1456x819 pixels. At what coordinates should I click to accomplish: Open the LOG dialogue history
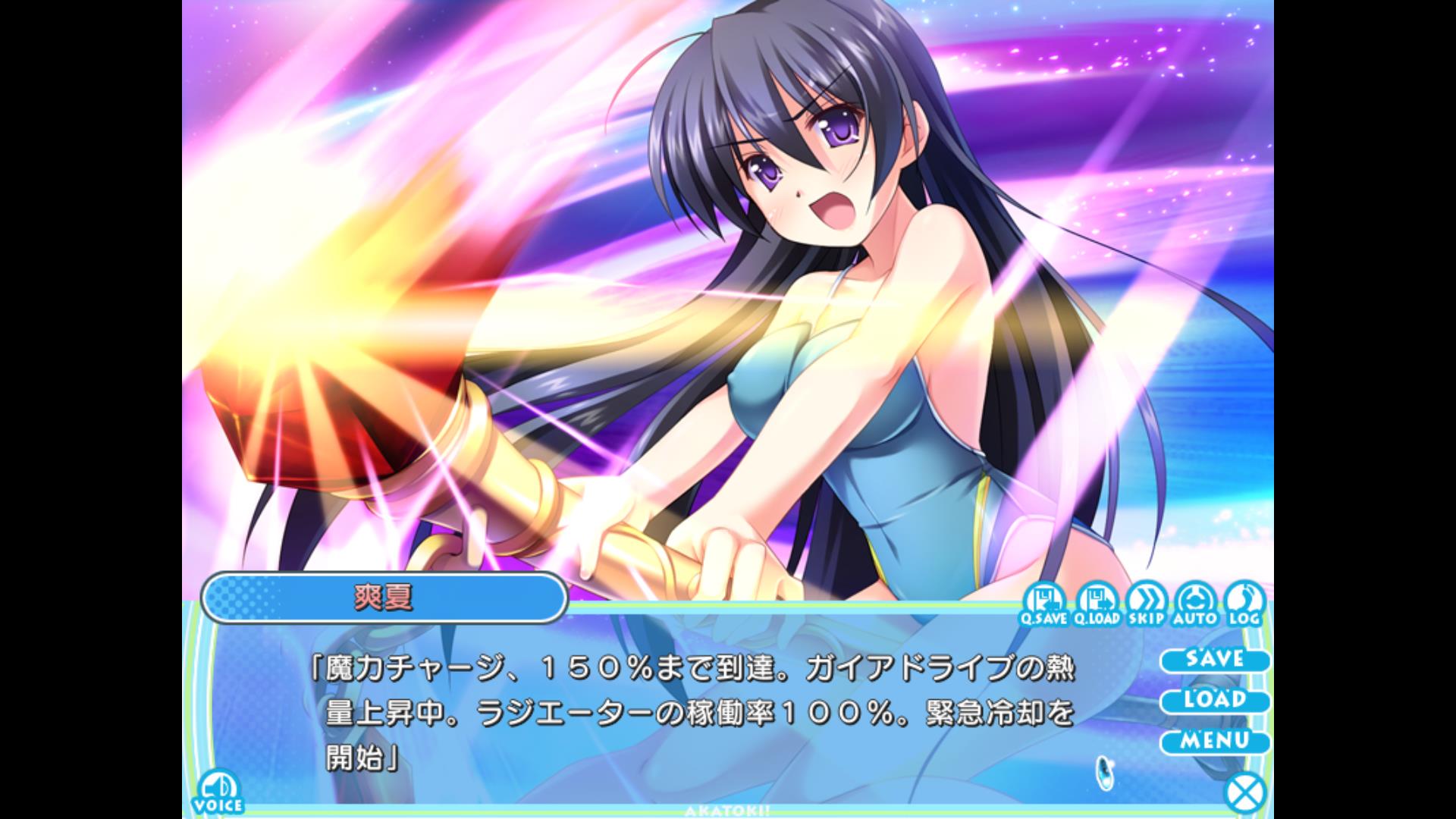pyautogui.click(x=1244, y=603)
